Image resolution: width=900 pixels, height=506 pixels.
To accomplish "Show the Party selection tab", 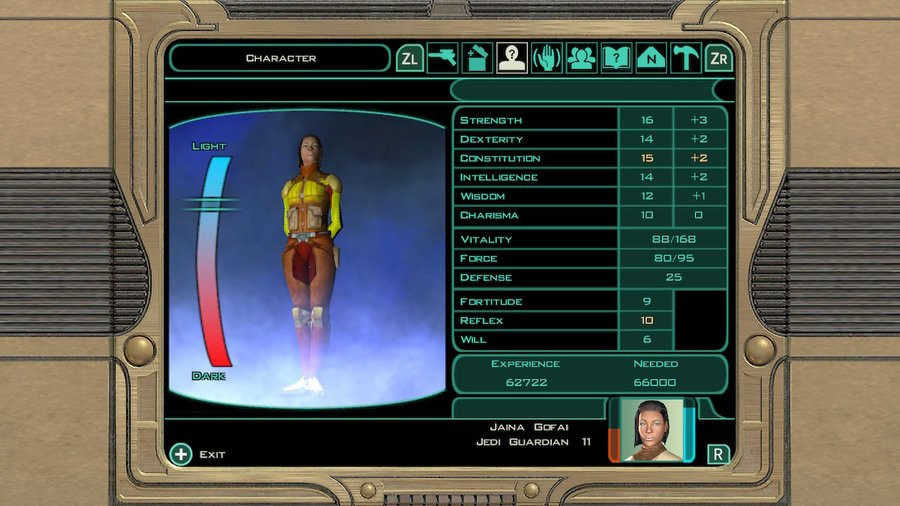I will click(581, 58).
